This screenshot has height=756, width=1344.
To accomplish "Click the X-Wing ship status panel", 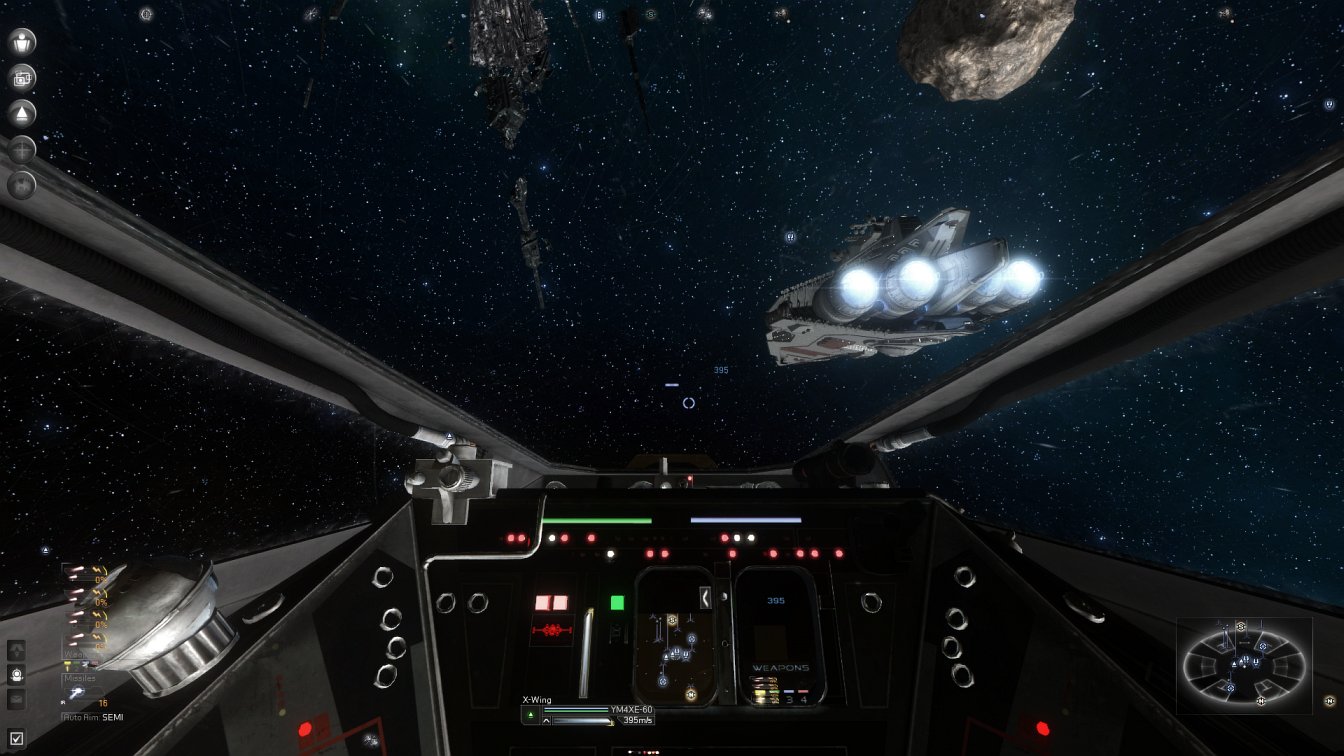I will [588, 711].
